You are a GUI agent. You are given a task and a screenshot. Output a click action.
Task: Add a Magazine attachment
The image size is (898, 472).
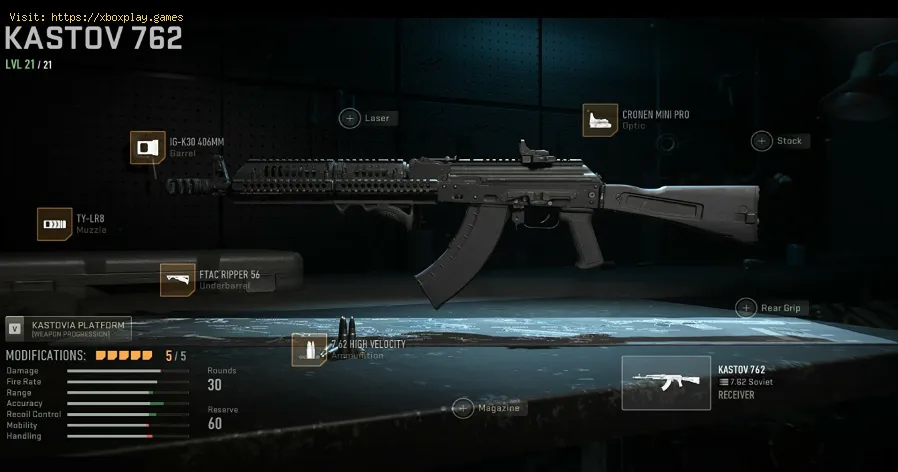point(463,408)
